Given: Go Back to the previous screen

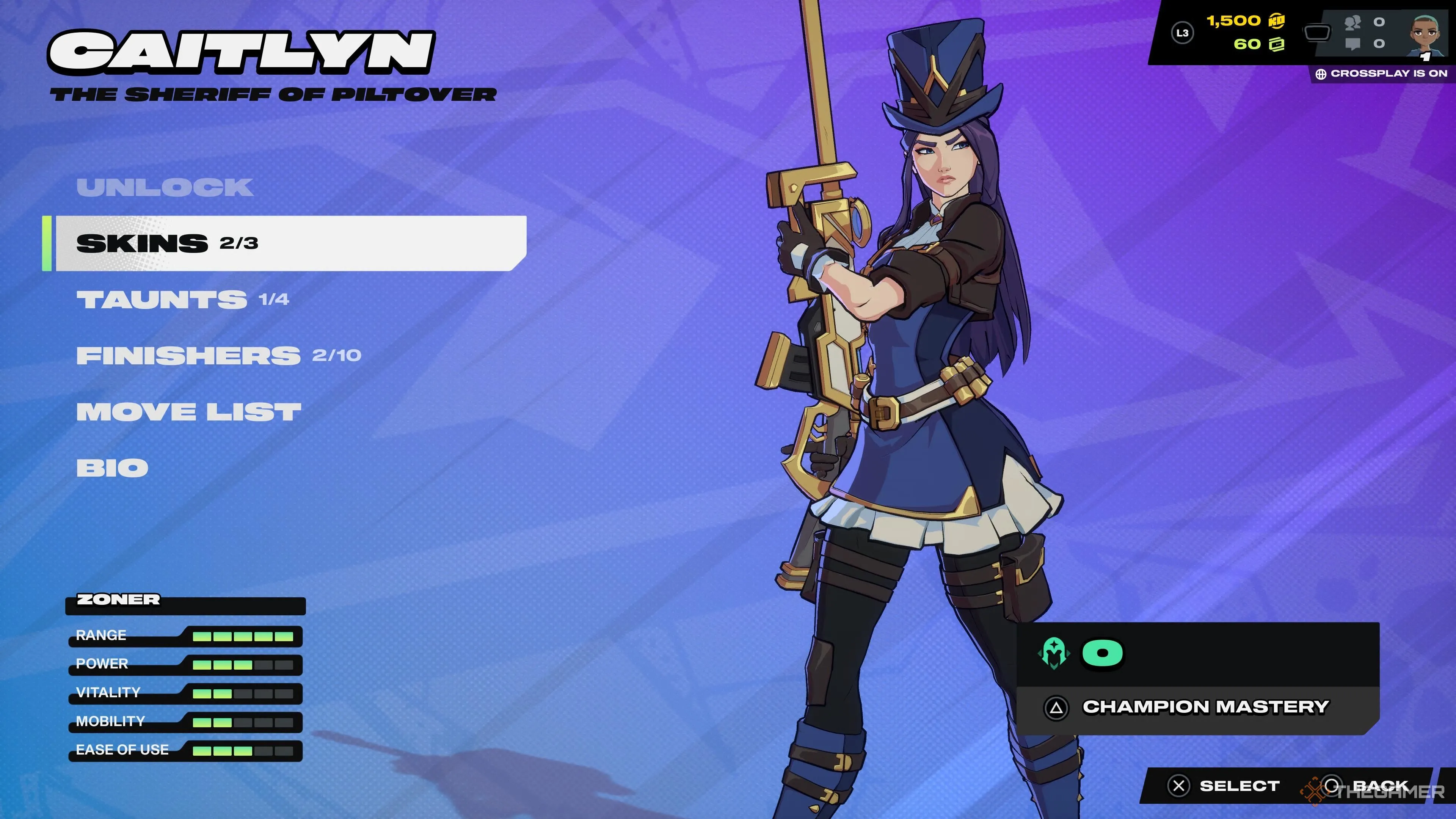Looking at the screenshot, I should [x=1368, y=786].
